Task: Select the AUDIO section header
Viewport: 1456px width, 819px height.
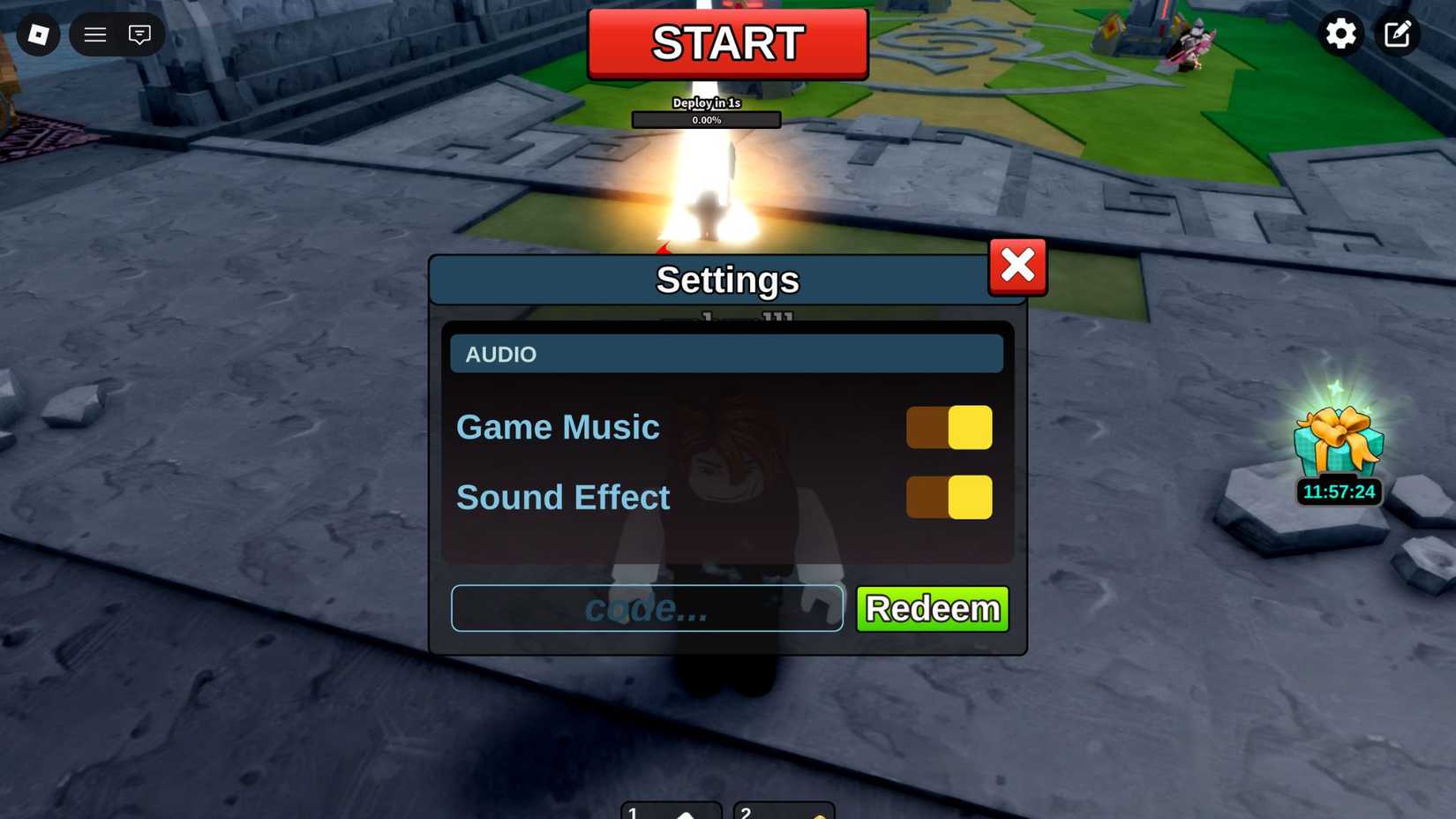Action: click(726, 353)
